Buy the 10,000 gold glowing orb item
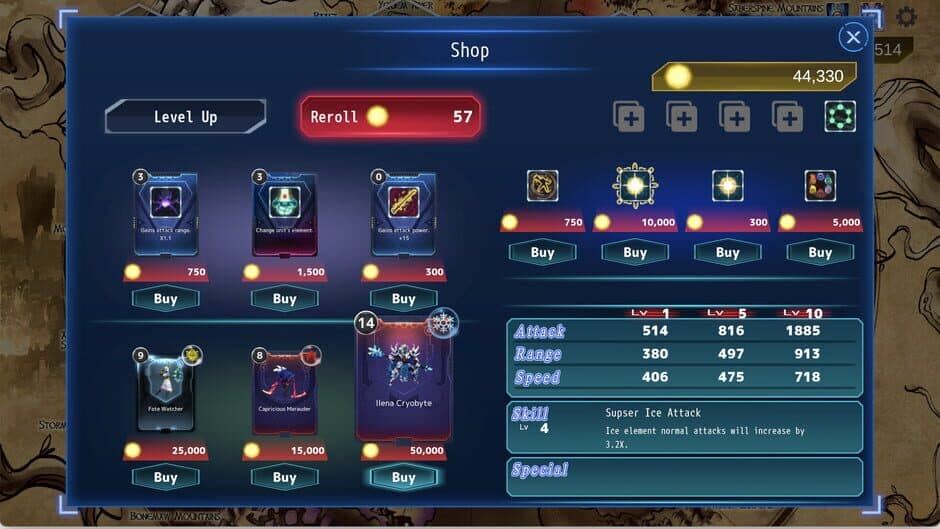Screen dimensions: 940x529 click(x=635, y=252)
